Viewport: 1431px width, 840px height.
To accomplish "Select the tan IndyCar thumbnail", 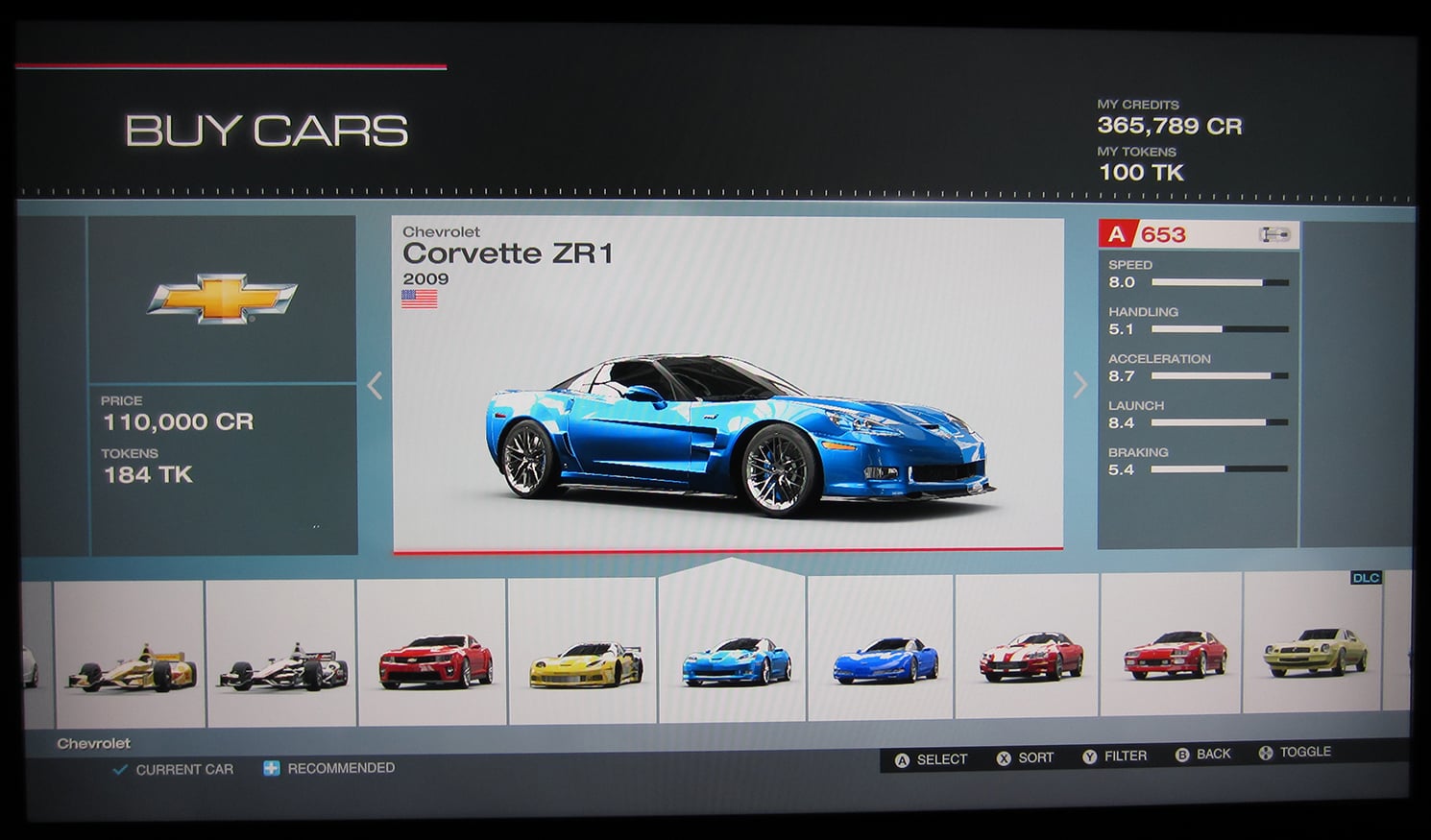I will tap(131, 657).
